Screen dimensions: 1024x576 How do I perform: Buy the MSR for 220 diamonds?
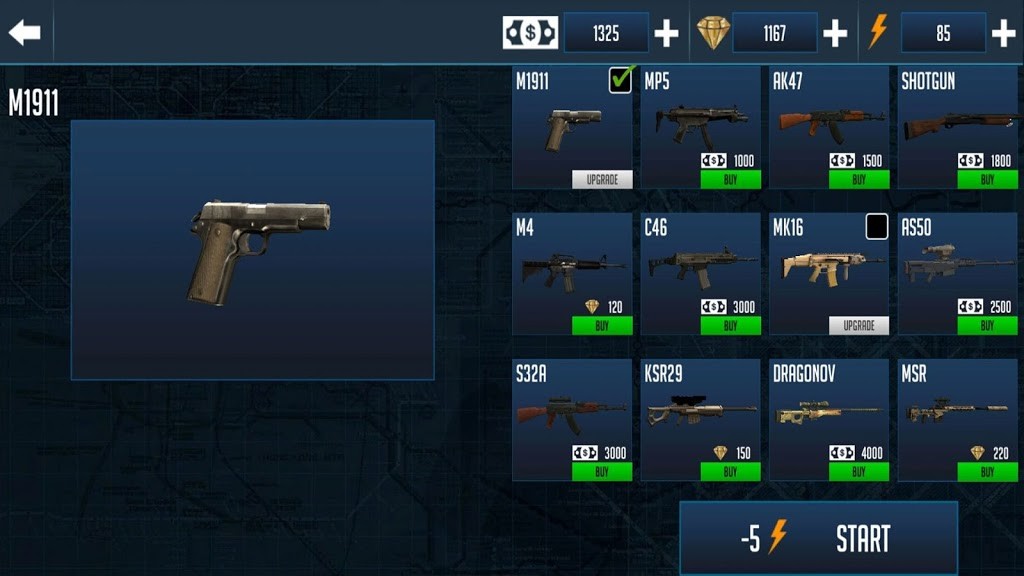point(987,472)
